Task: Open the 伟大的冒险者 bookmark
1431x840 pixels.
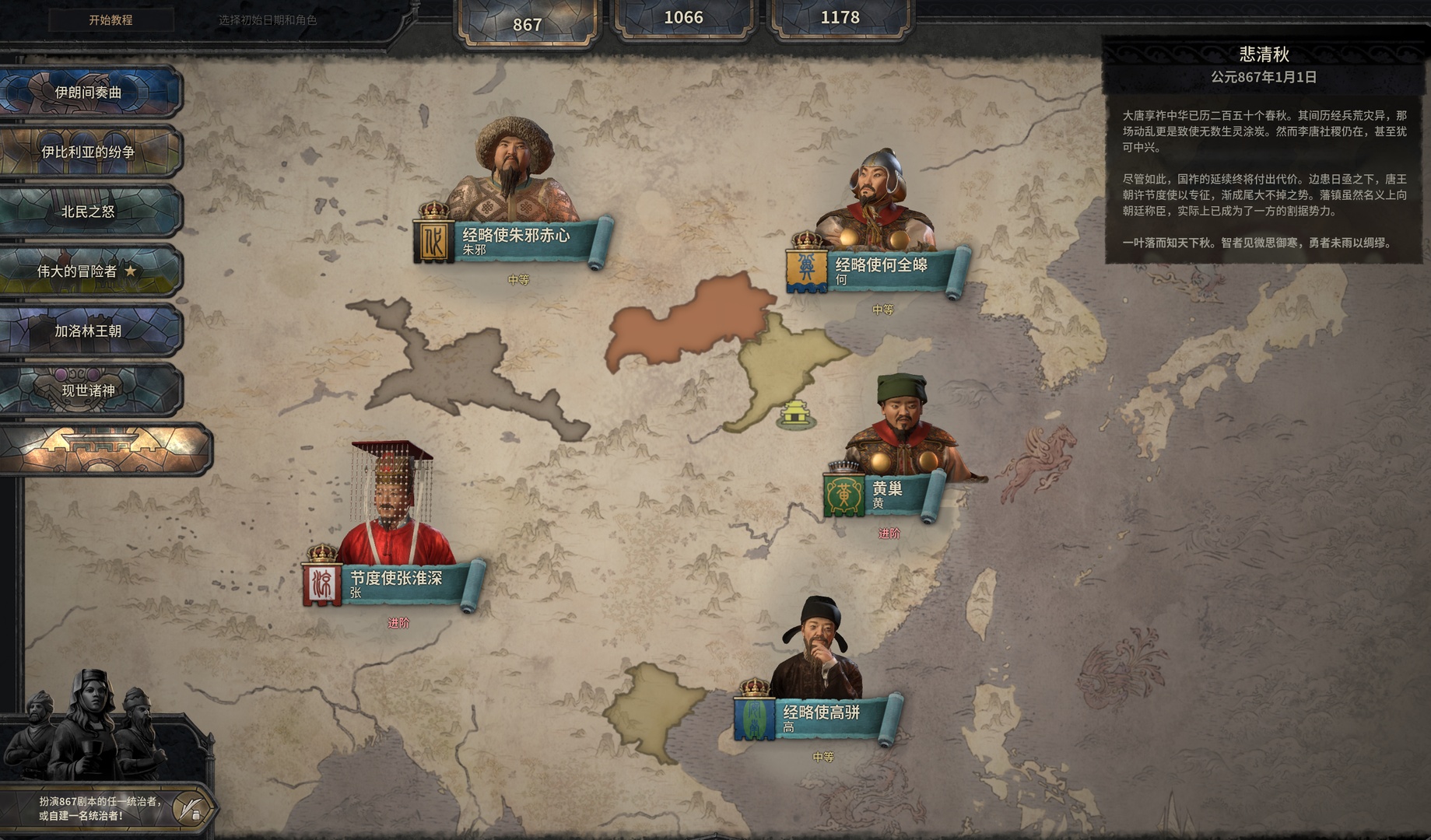Action: click(89, 271)
